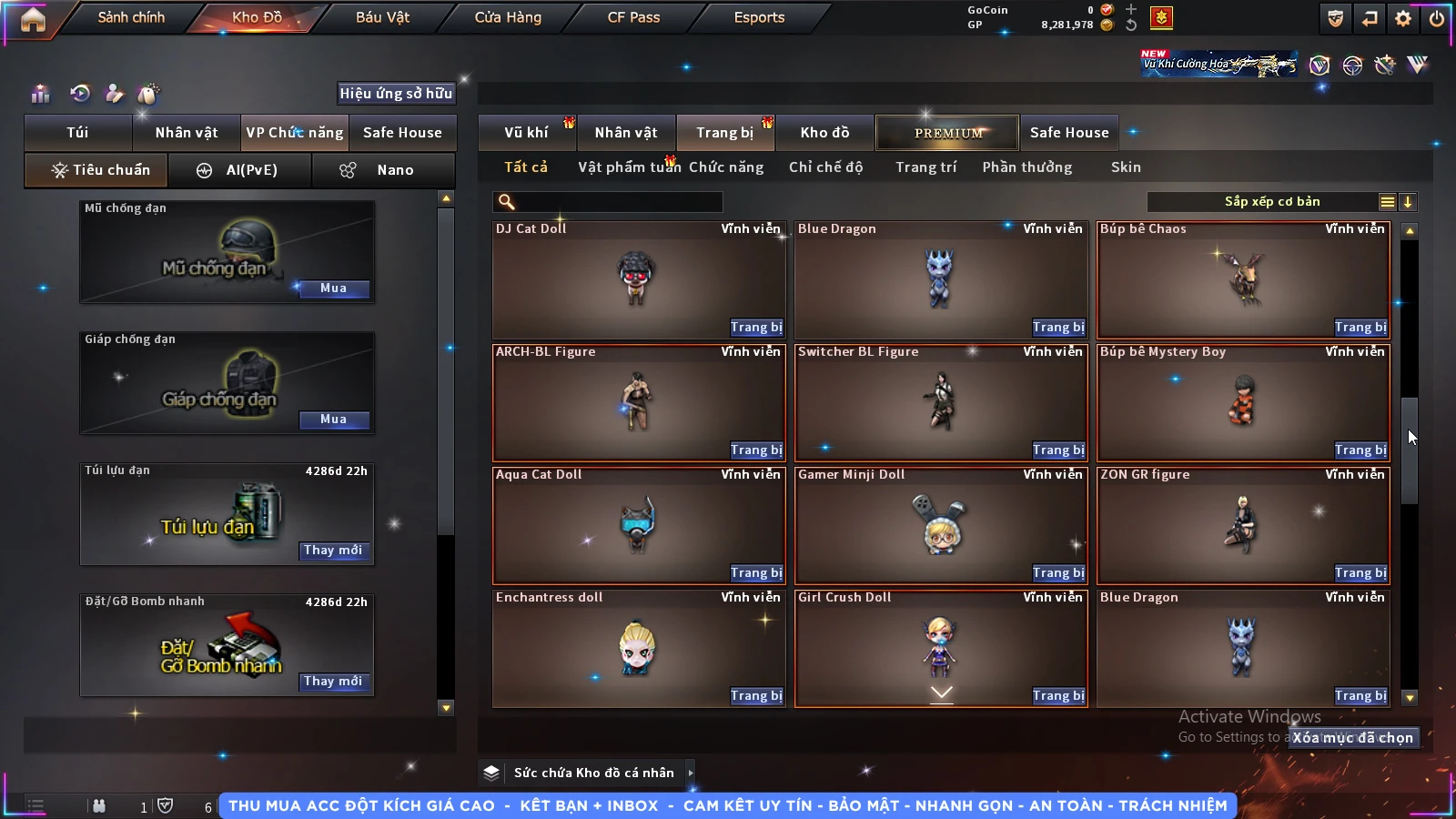Select the PREMIUM inventory tab
This screenshot has height=819, width=1456.
coord(948,133)
